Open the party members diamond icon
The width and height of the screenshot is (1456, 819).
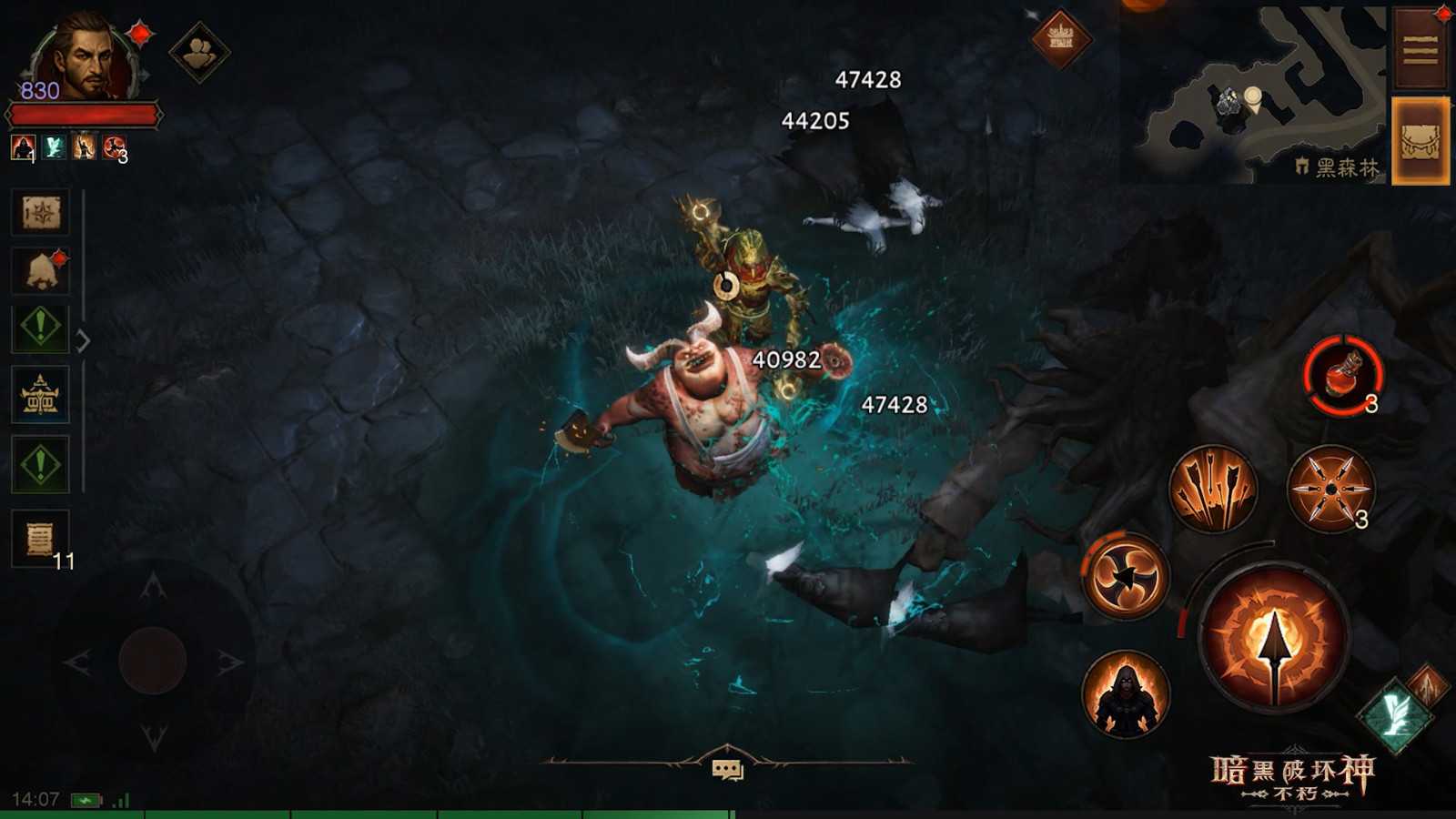[x=199, y=54]
